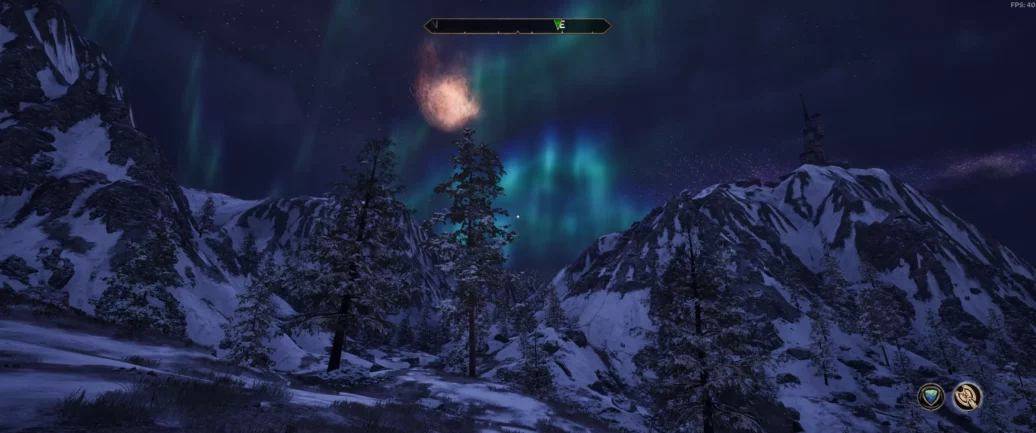1036x433 pixels.
Task: Activate the battle axe ability icon
Action: (966, 397)
